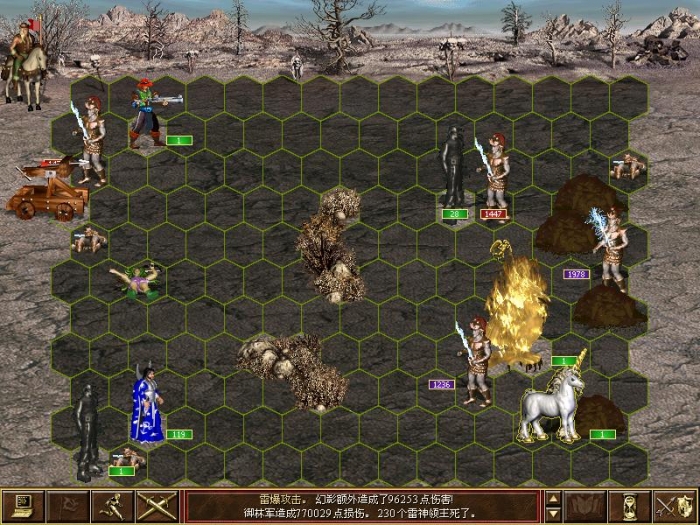Click the surrender flag button
Screen dimensions: 700x525
coord(65,506)
